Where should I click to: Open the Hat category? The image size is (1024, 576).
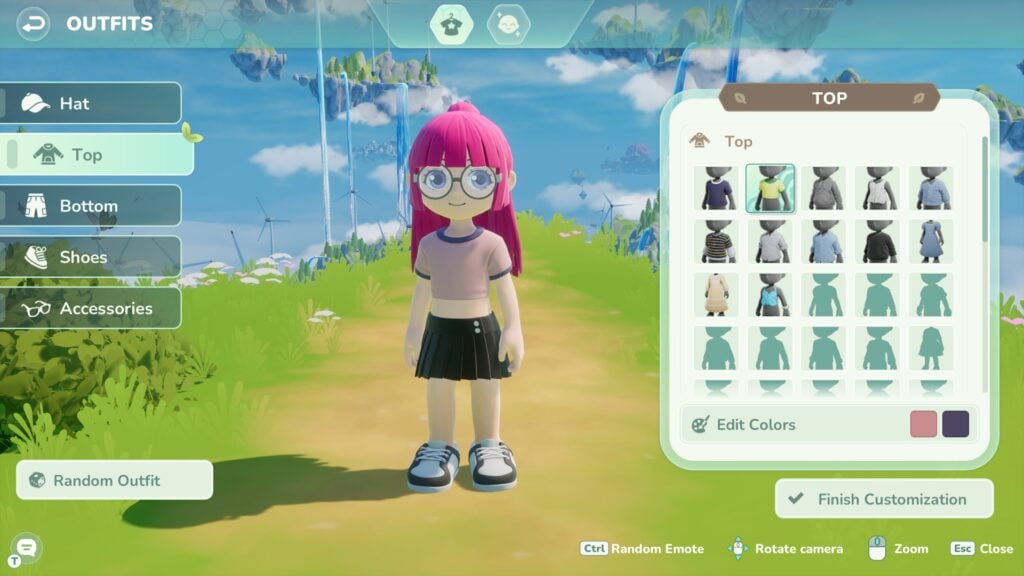[x=91, y=103]
